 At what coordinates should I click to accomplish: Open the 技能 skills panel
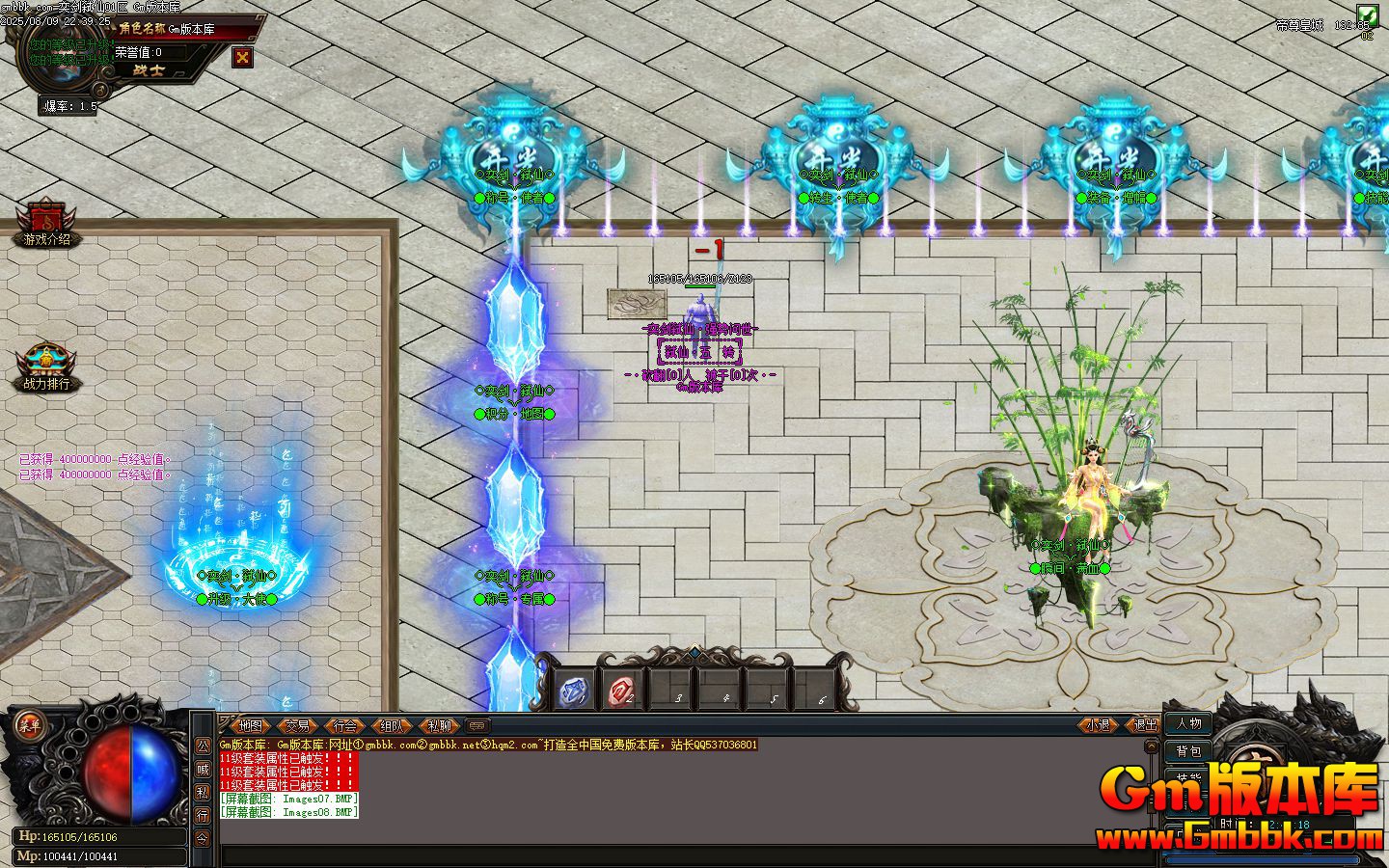coord(1188,777)
